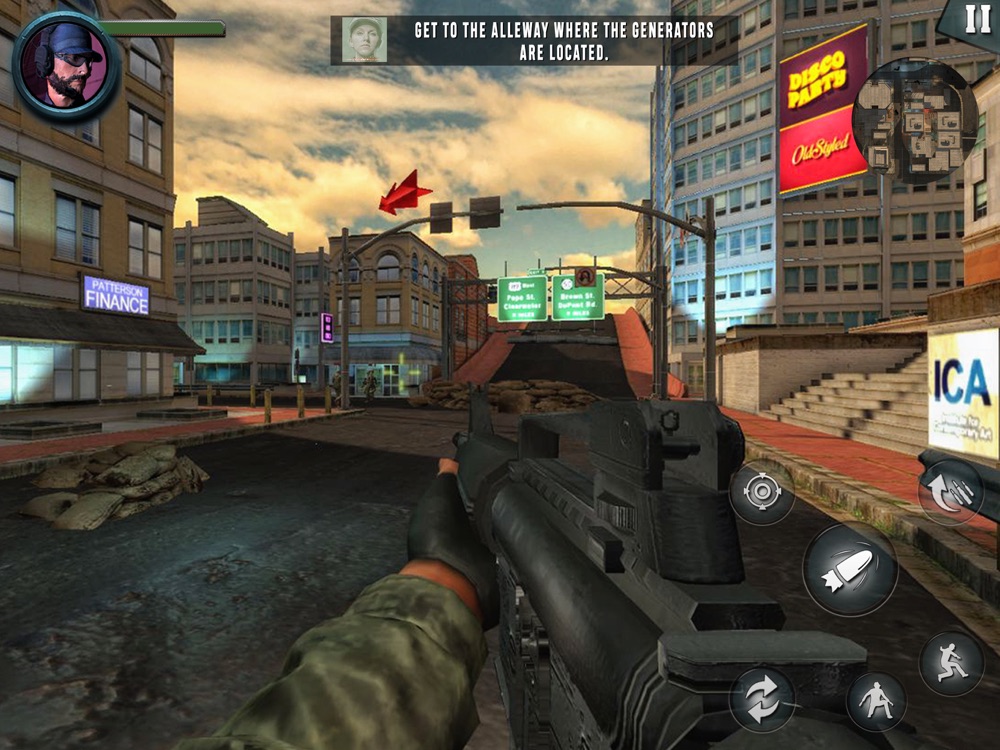Viewport: 1000px width, 750px height.
Task: Activate the crosshair aim button
Action: (x=762, y=492)
